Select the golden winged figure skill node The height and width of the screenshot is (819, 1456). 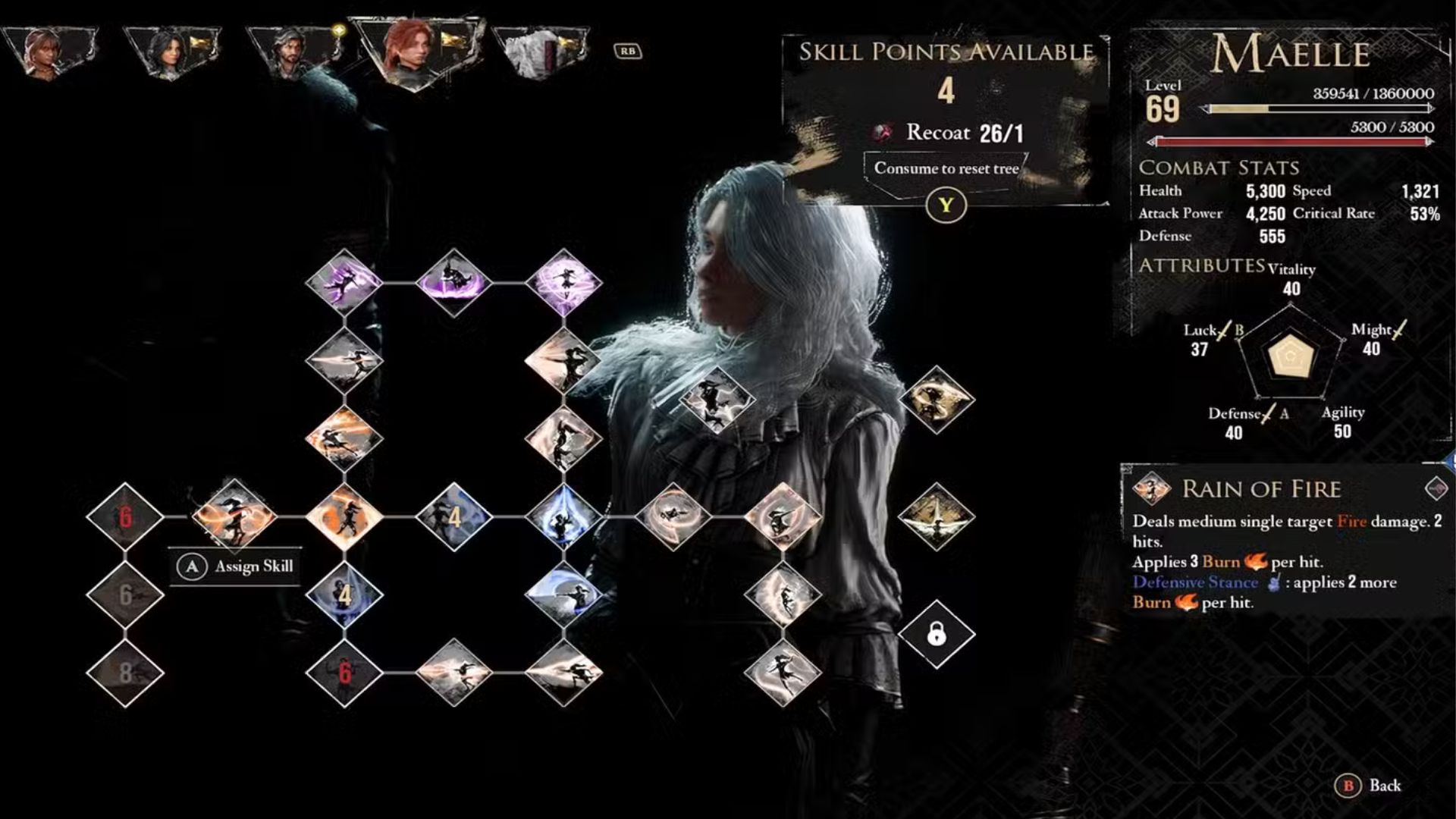[x=937, y=516]
